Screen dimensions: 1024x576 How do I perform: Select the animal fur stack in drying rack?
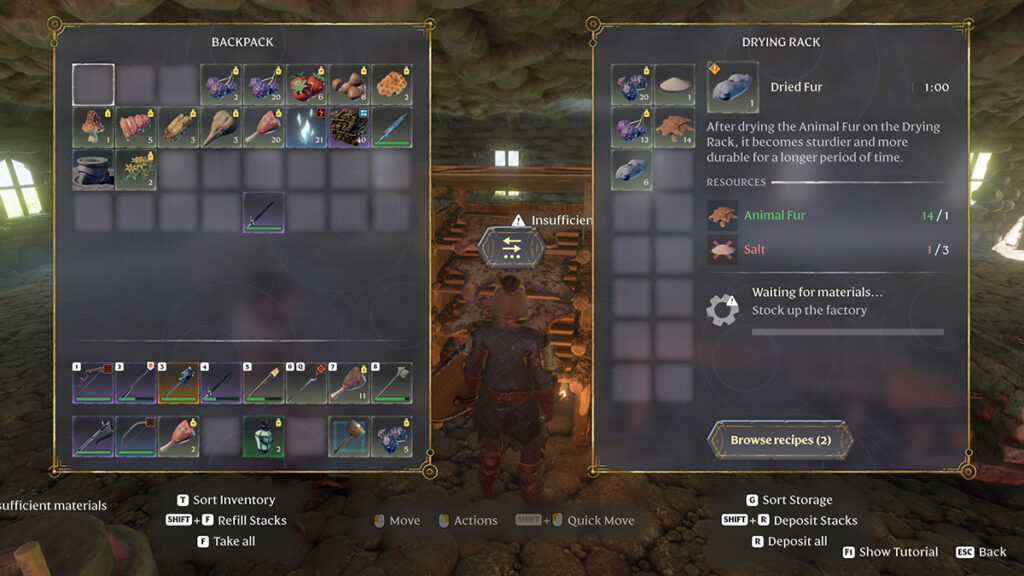(x=674, y=128)
